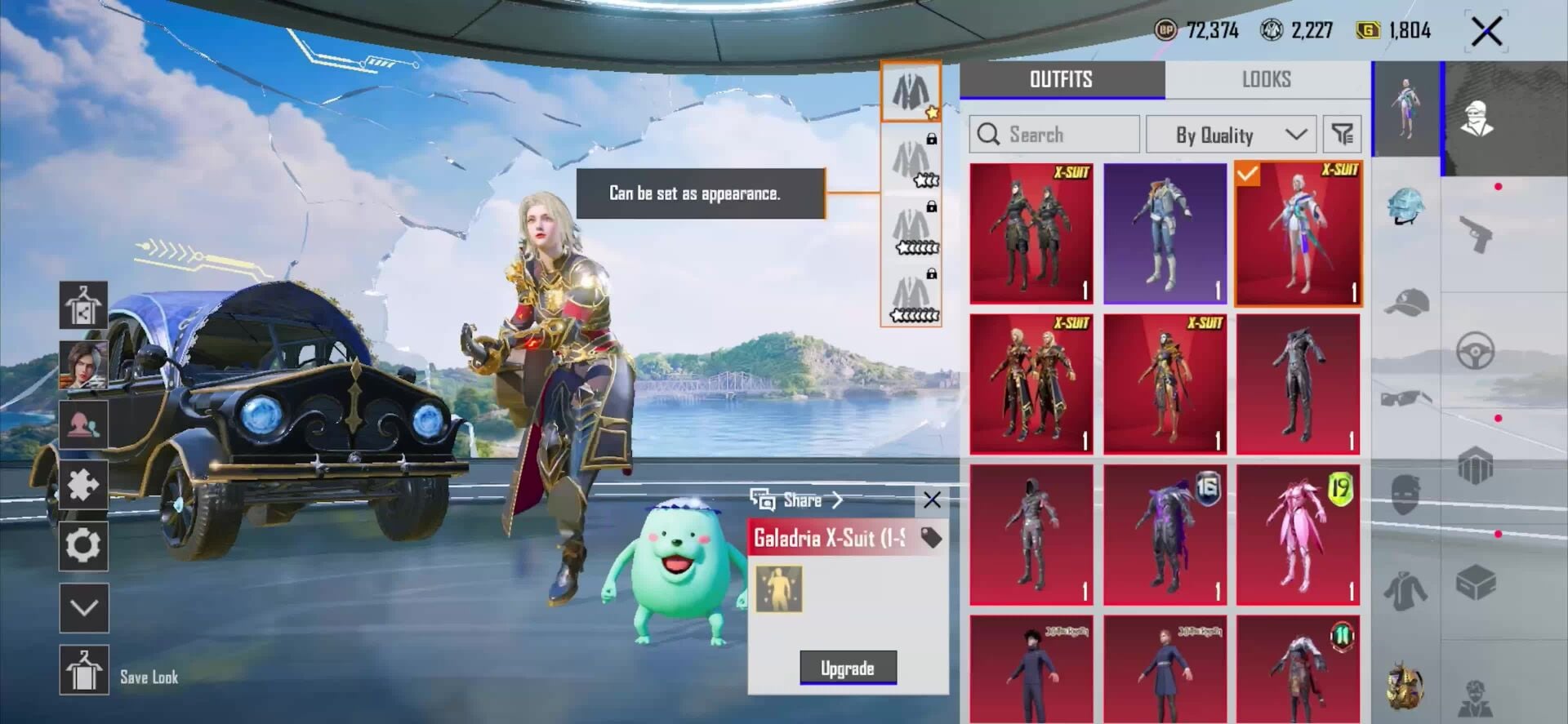The image size is (1568, 724).
Task: Pick the dark purple outfit numbered 16
Action: pos(1165,535)
